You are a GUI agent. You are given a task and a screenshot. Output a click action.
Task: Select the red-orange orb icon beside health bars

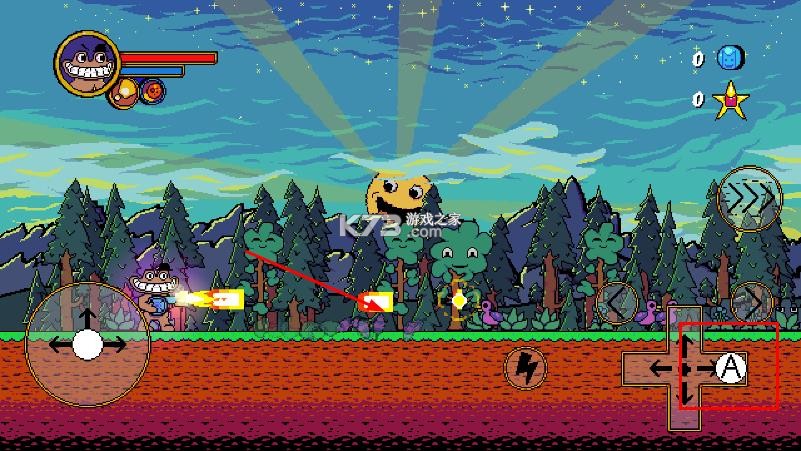[153, 91]
